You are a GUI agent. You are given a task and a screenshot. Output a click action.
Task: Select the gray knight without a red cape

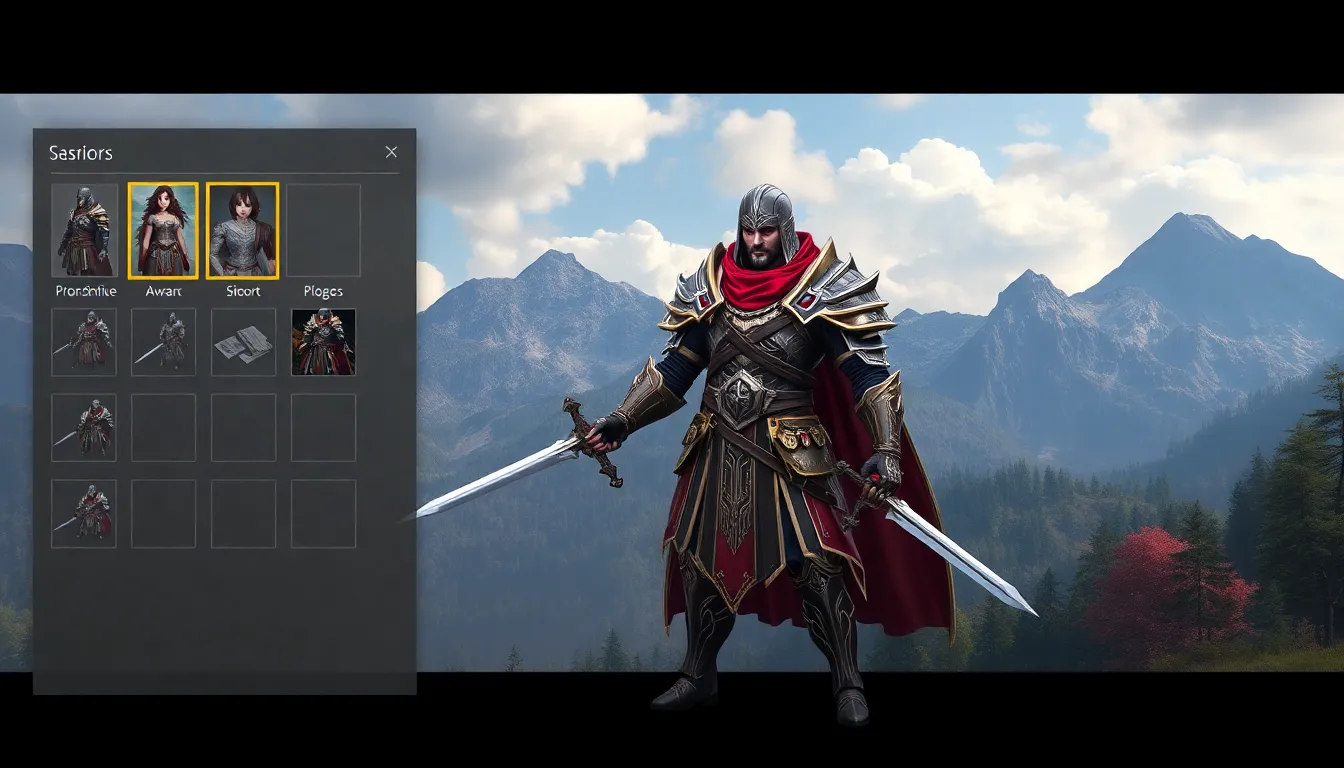(163, 342)
